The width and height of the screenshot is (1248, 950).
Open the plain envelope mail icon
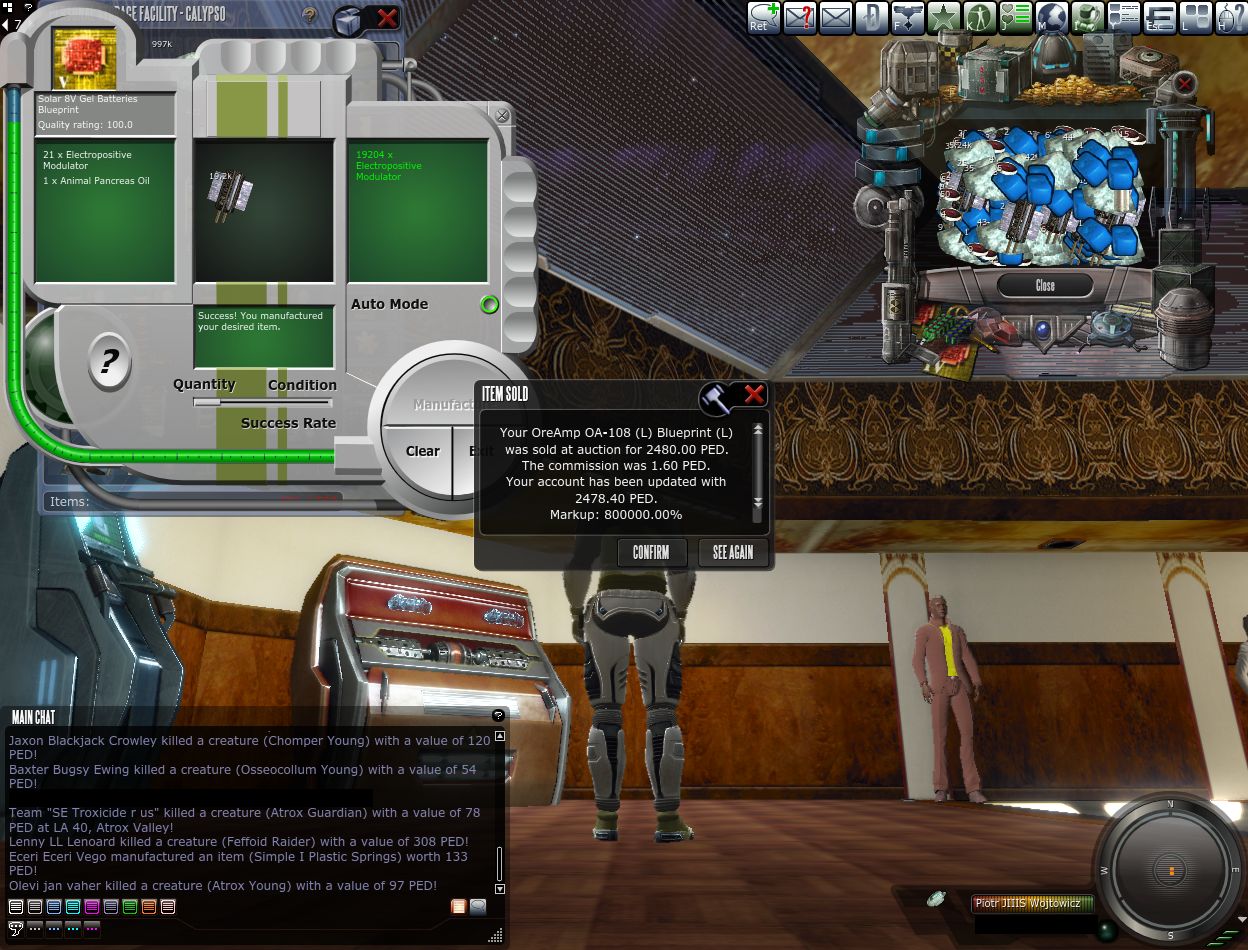(x=835, y=17)
